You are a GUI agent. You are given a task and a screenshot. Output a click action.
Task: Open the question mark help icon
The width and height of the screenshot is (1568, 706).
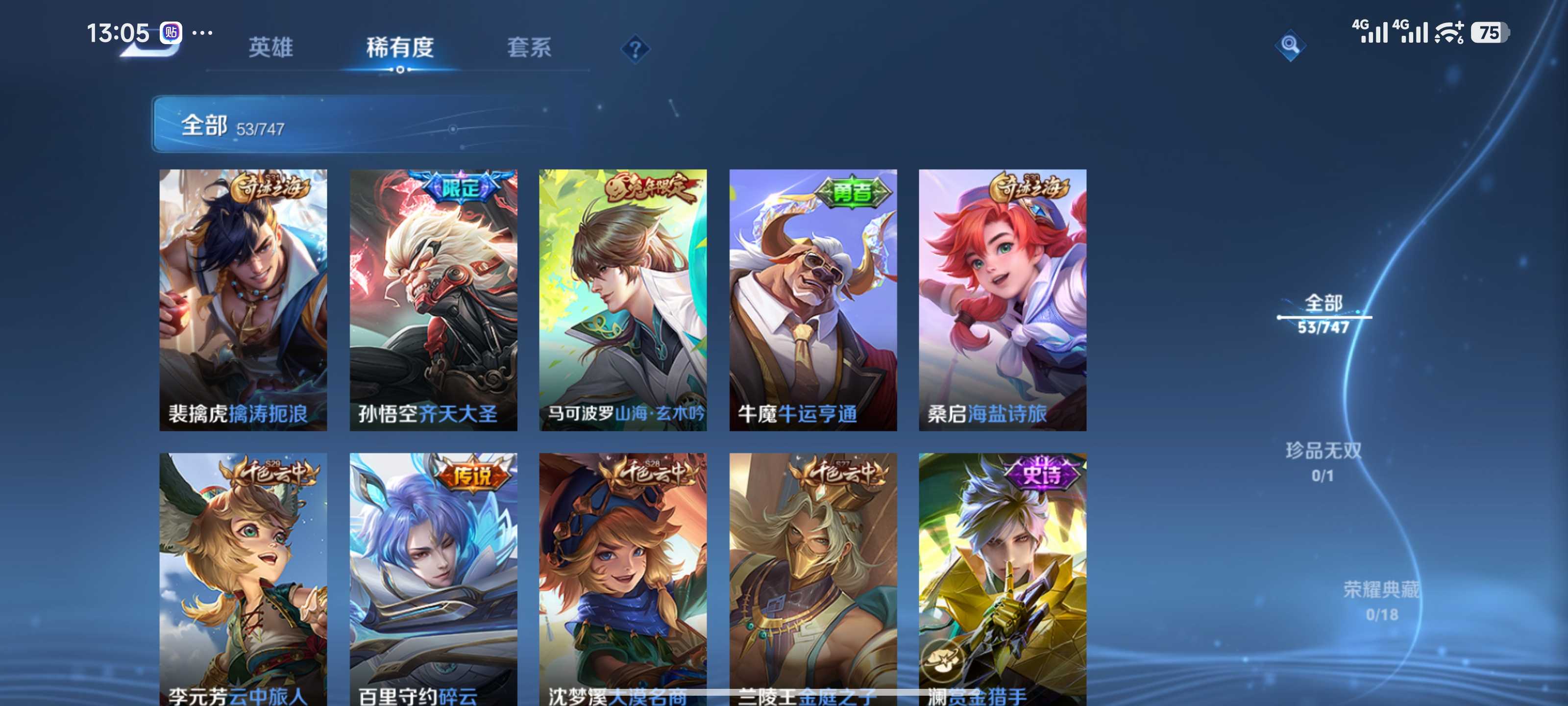tap(635, 49)
